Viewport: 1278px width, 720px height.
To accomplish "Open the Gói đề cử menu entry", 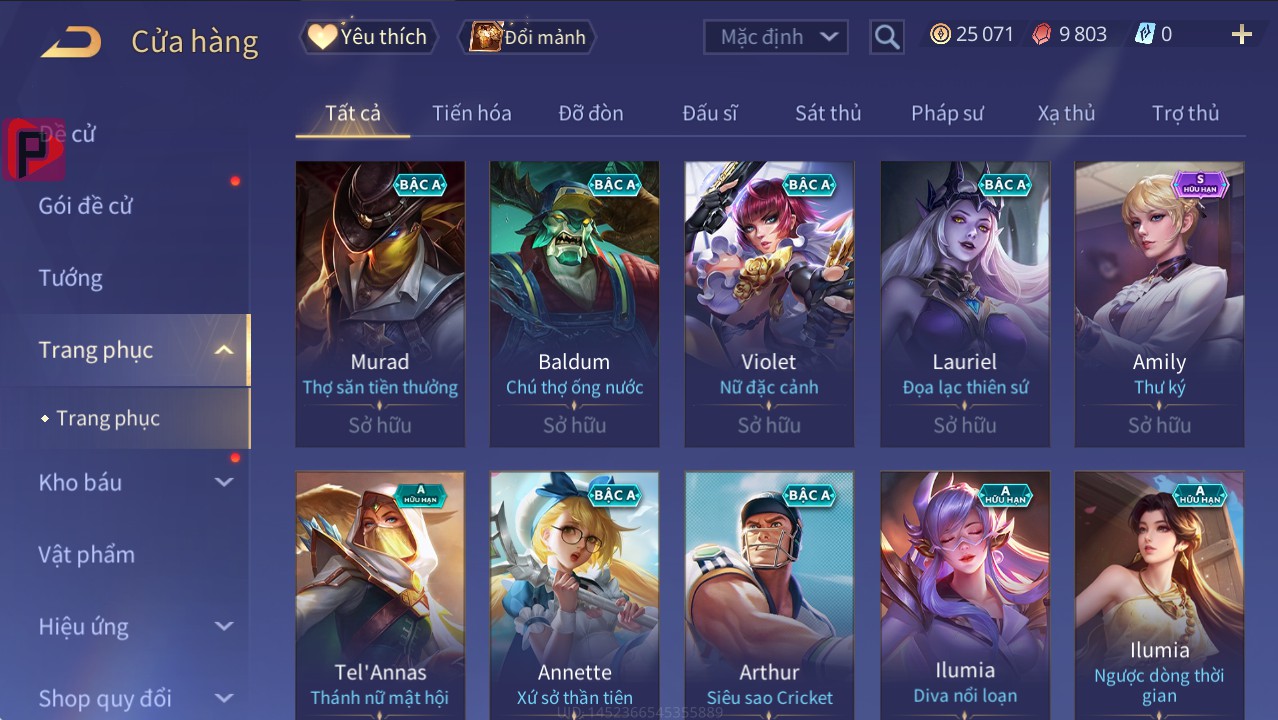I will coord(86,206).
